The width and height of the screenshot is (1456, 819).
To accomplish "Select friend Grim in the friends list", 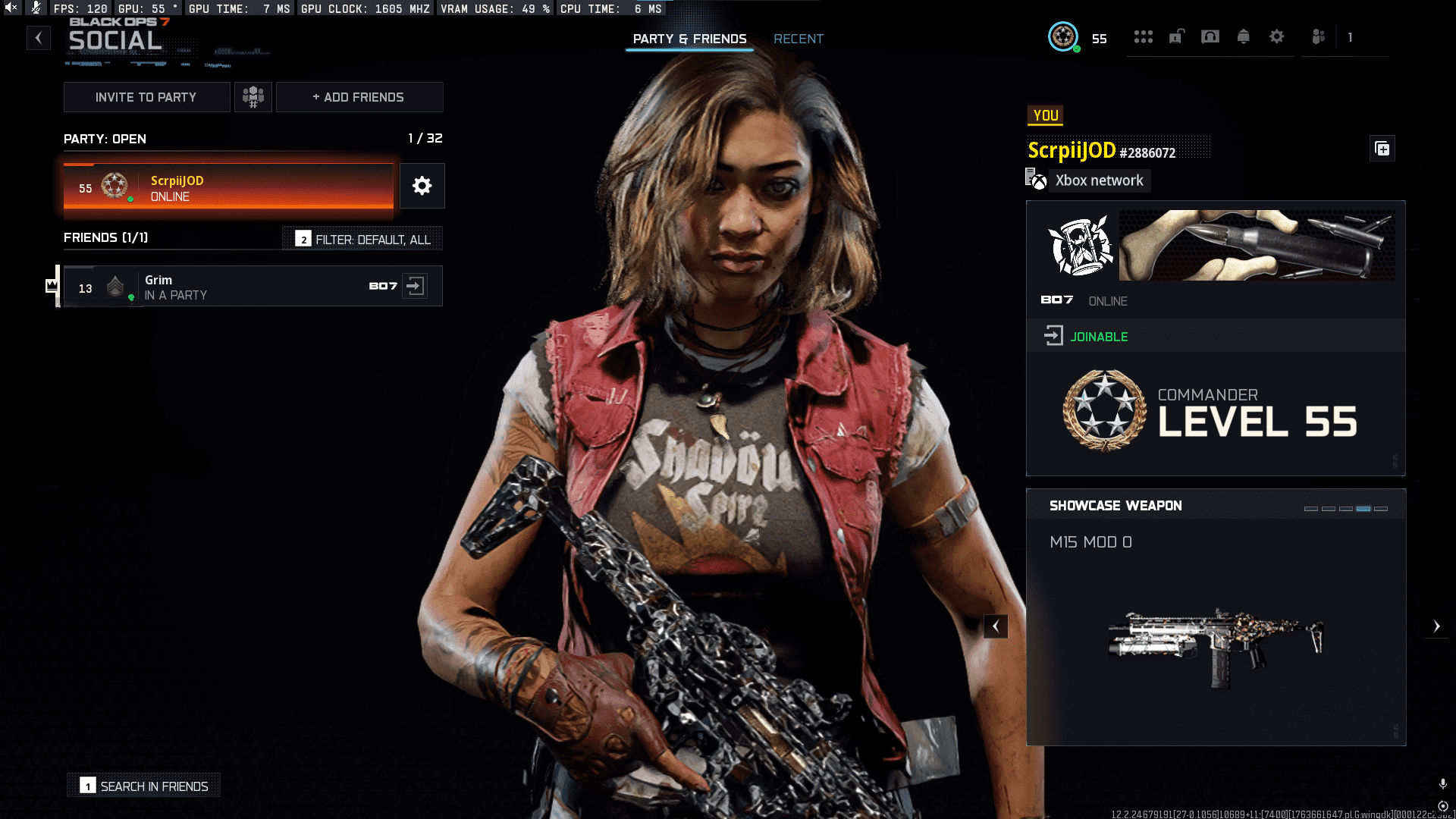I will coord(227,287).
